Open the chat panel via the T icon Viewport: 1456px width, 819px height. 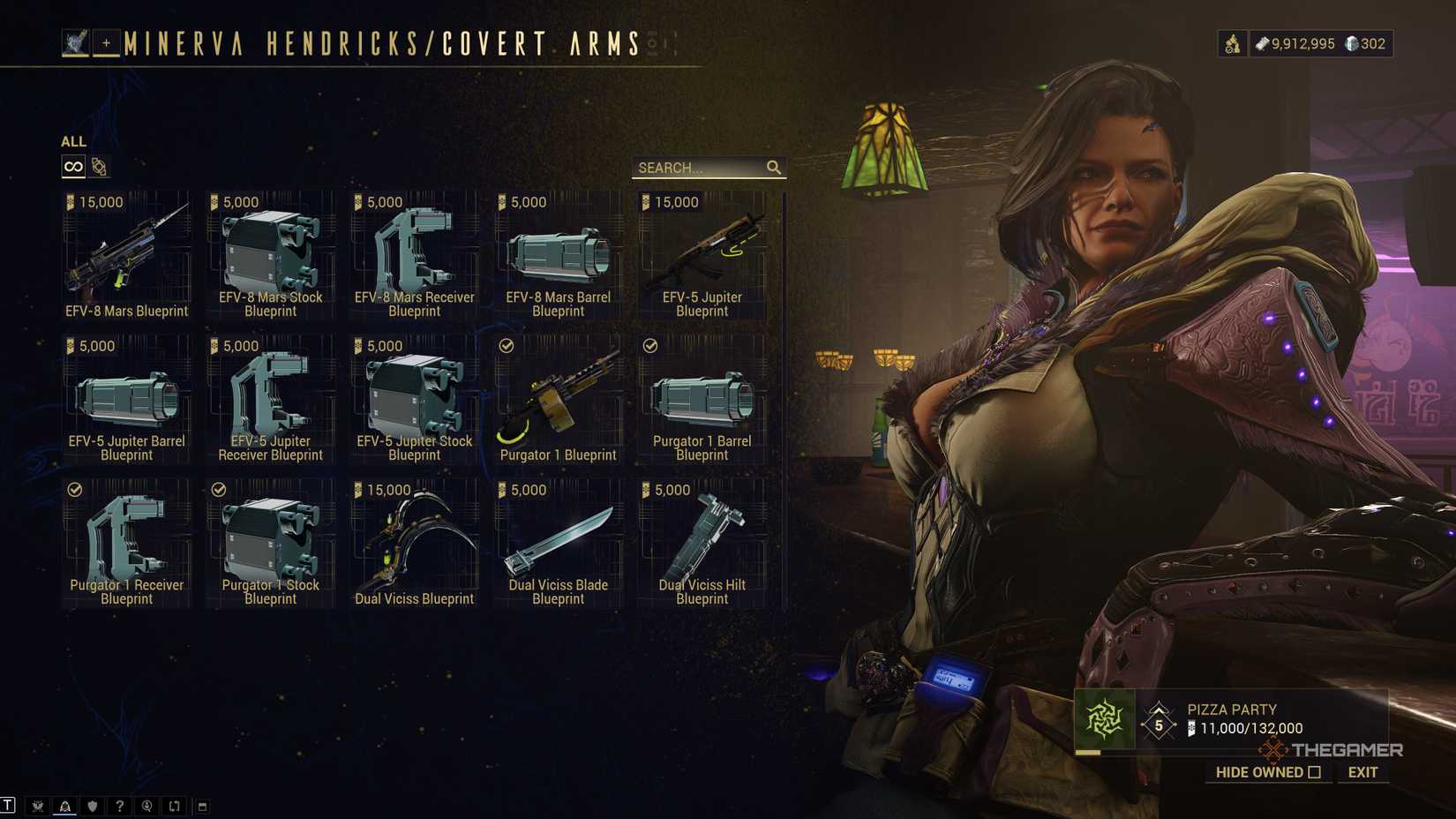coord(9,805)
